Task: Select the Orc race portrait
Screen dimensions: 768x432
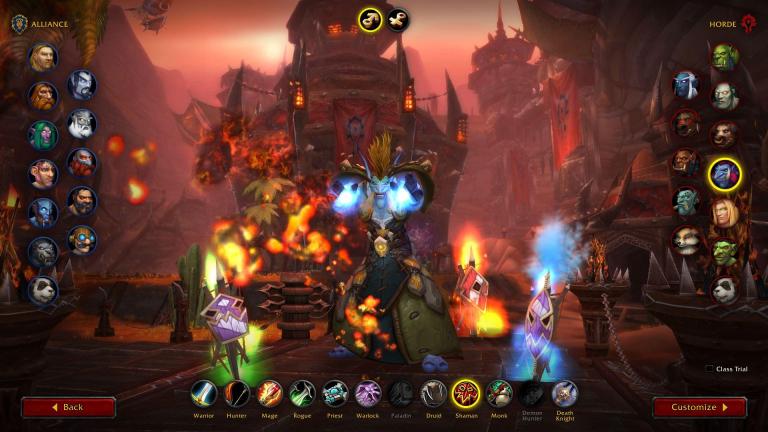Action: coord(724,57)
